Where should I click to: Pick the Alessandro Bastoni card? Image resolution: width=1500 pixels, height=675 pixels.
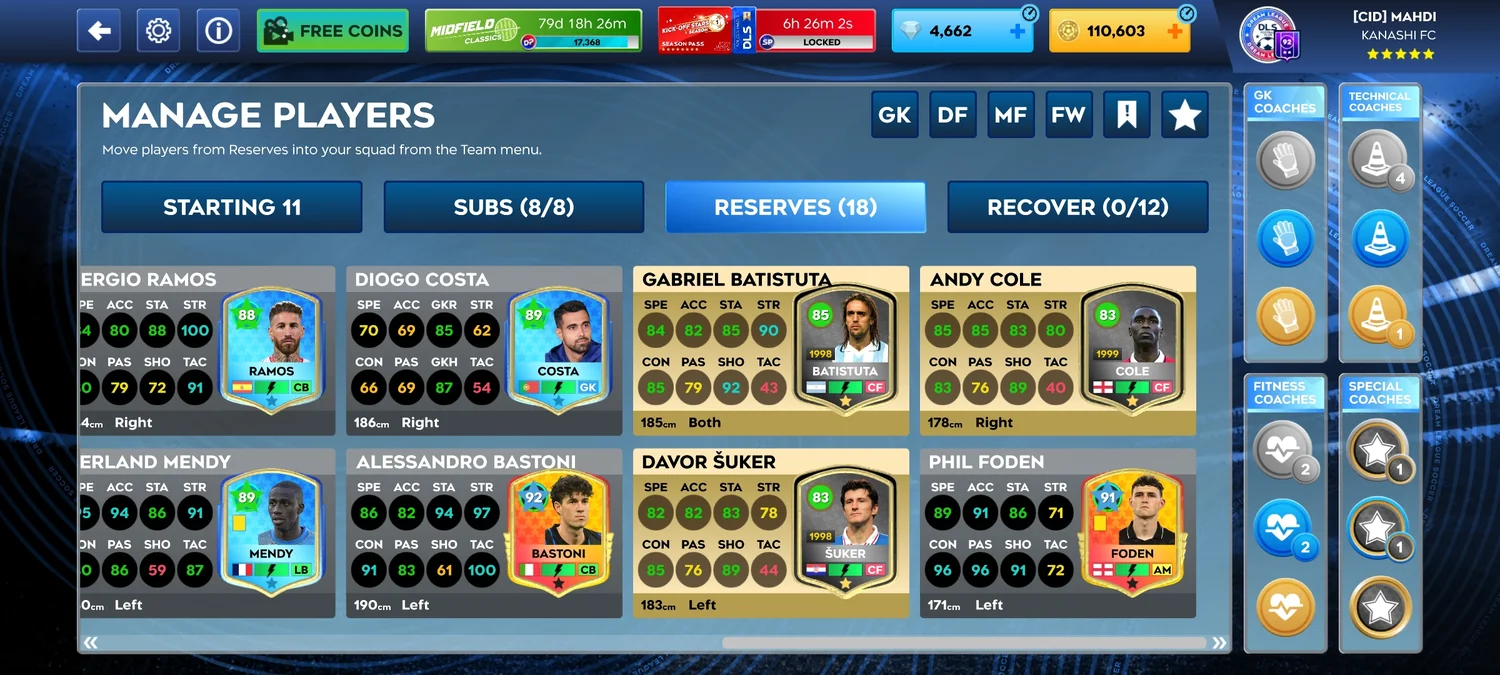(484, 533)
